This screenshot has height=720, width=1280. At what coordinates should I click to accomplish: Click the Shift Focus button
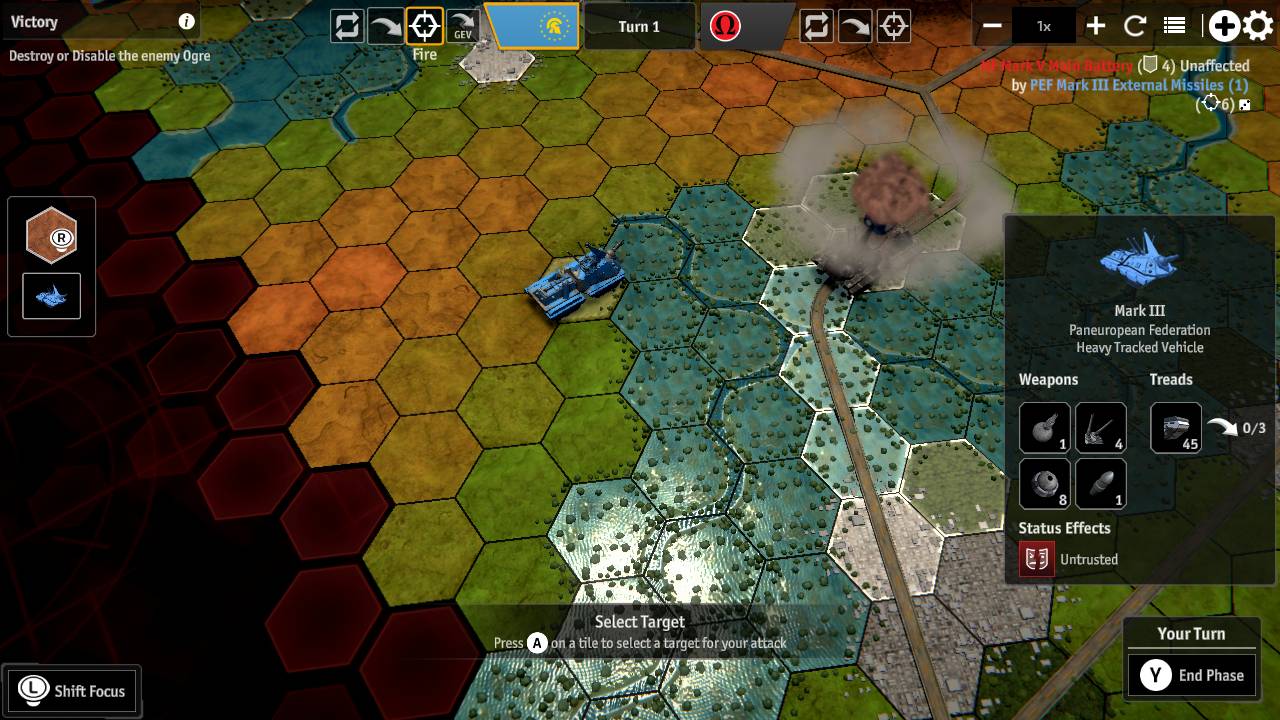71,690
